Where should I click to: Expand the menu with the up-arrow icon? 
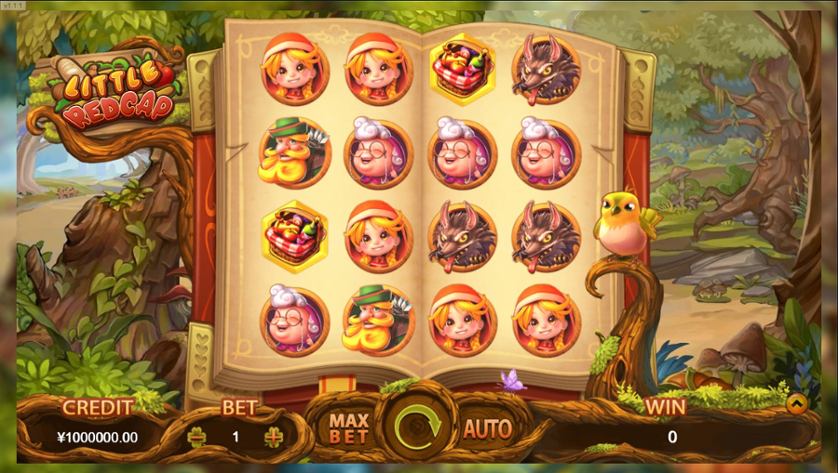[796, 405]
